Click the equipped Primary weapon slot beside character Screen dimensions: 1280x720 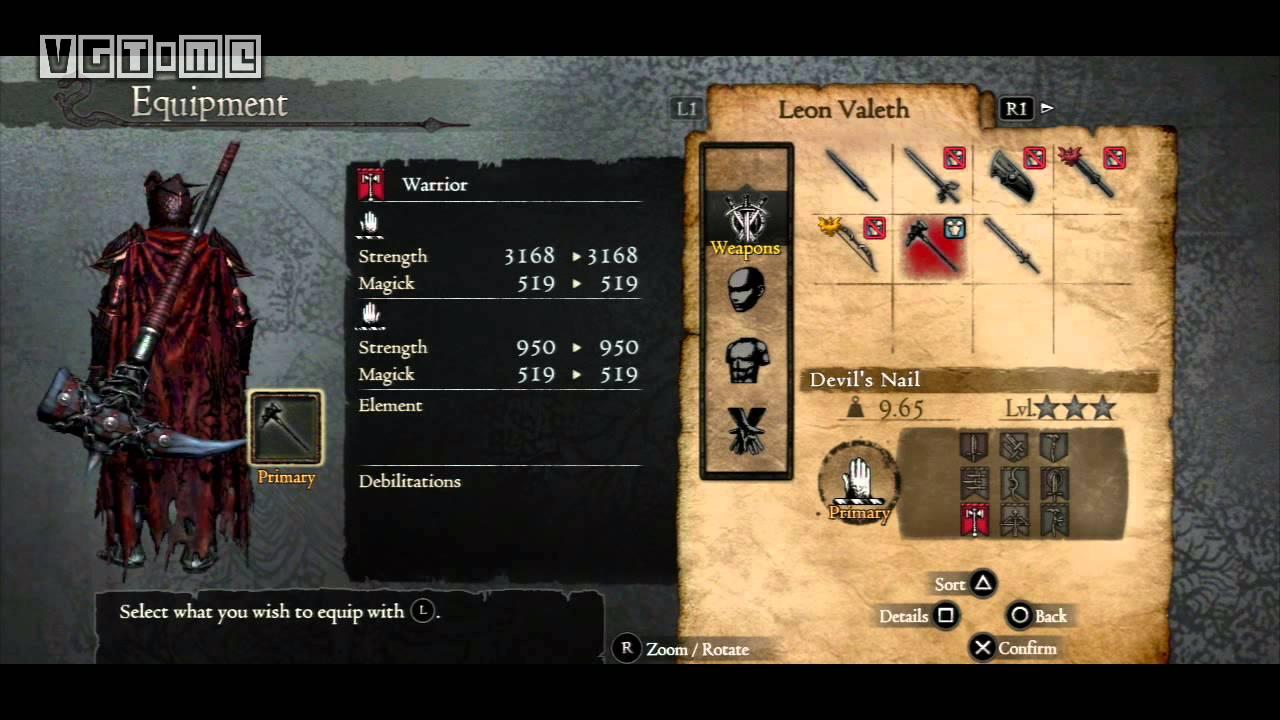(x=286, y=428)
